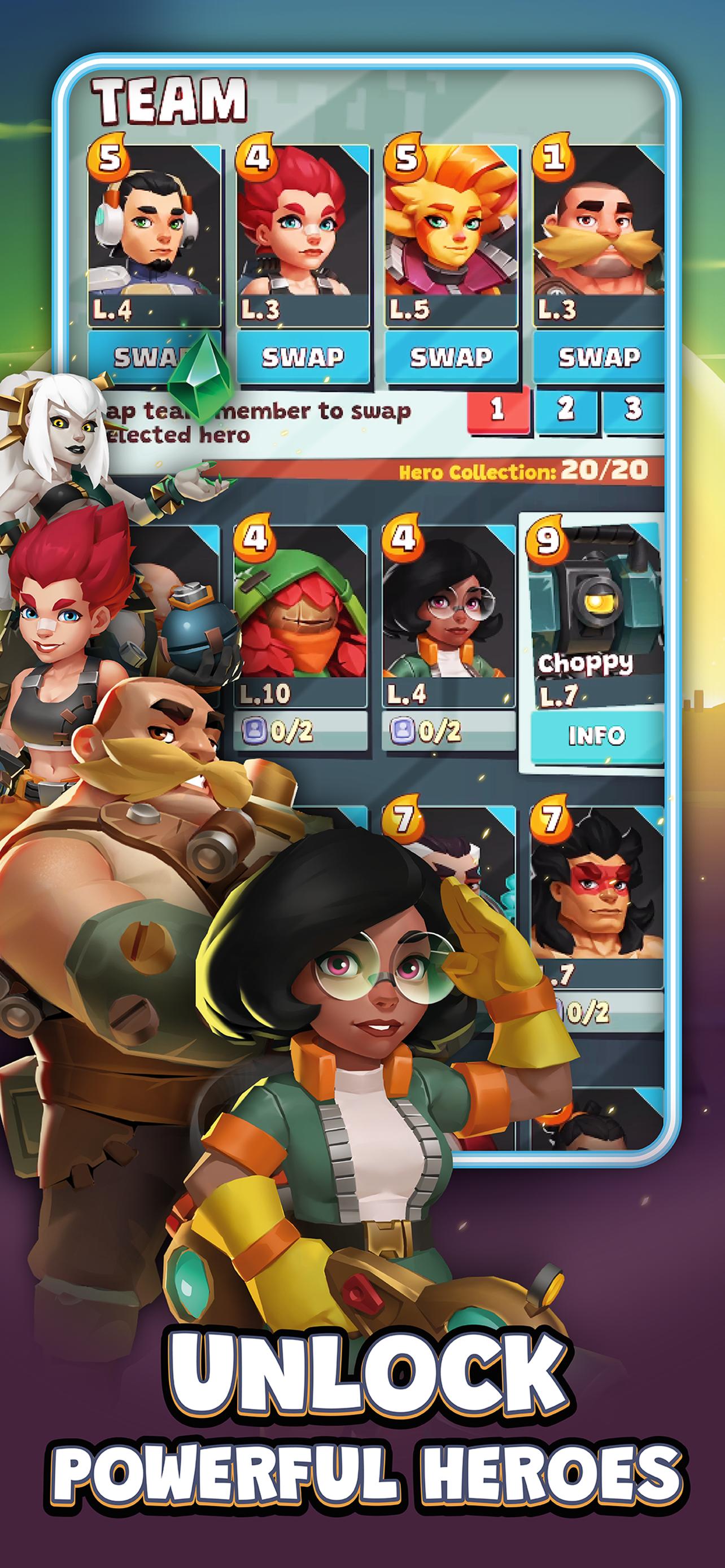
Task: Switch to team preset 1
Action: (497, 409)
